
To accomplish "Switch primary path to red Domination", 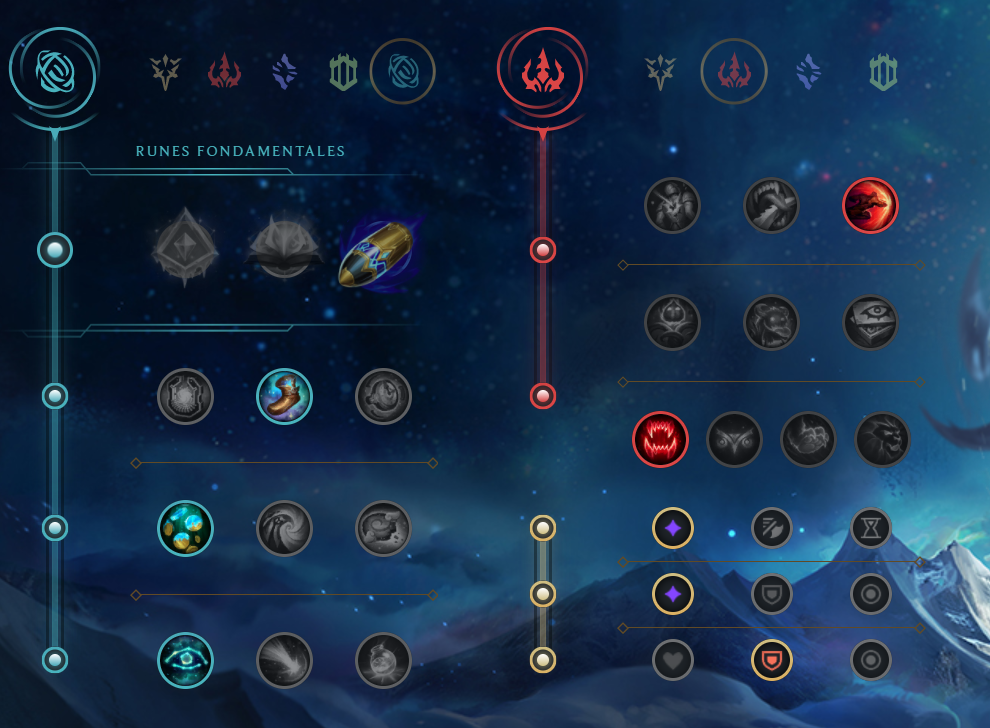I will coord(225,71).
